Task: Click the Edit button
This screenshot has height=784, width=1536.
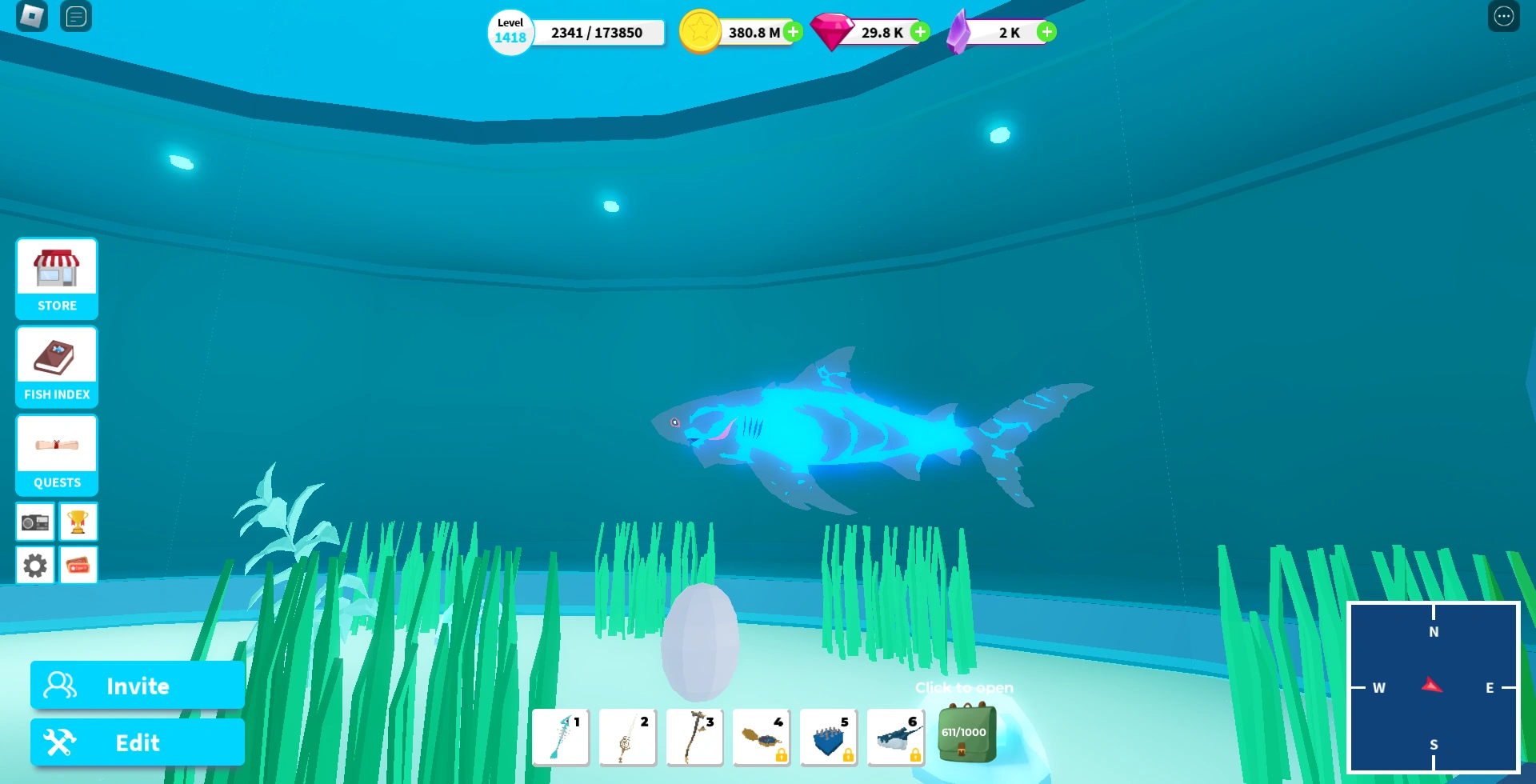Action: click(136, 742)
